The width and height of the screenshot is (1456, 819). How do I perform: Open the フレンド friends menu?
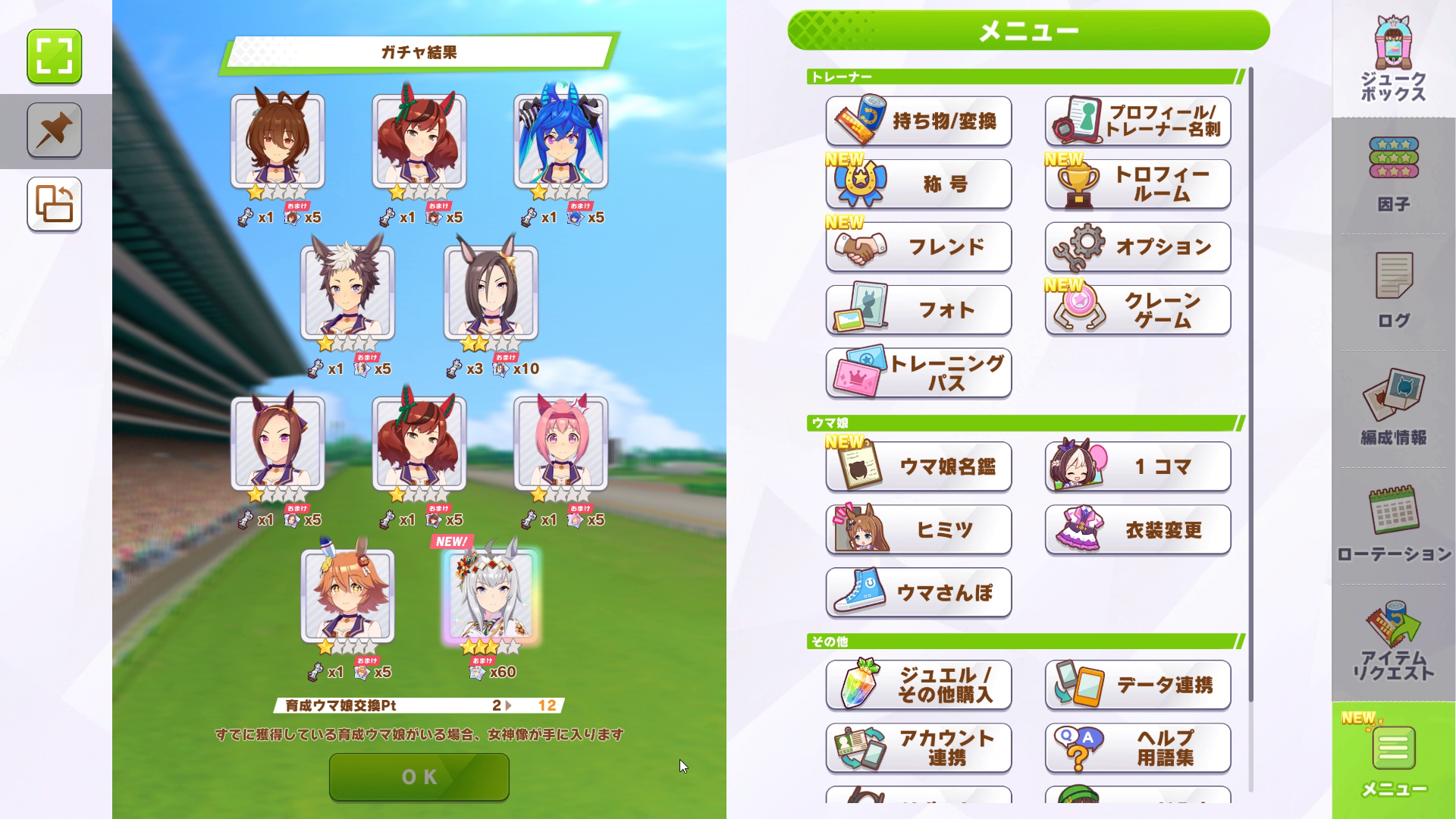click(x=918, y=247)
